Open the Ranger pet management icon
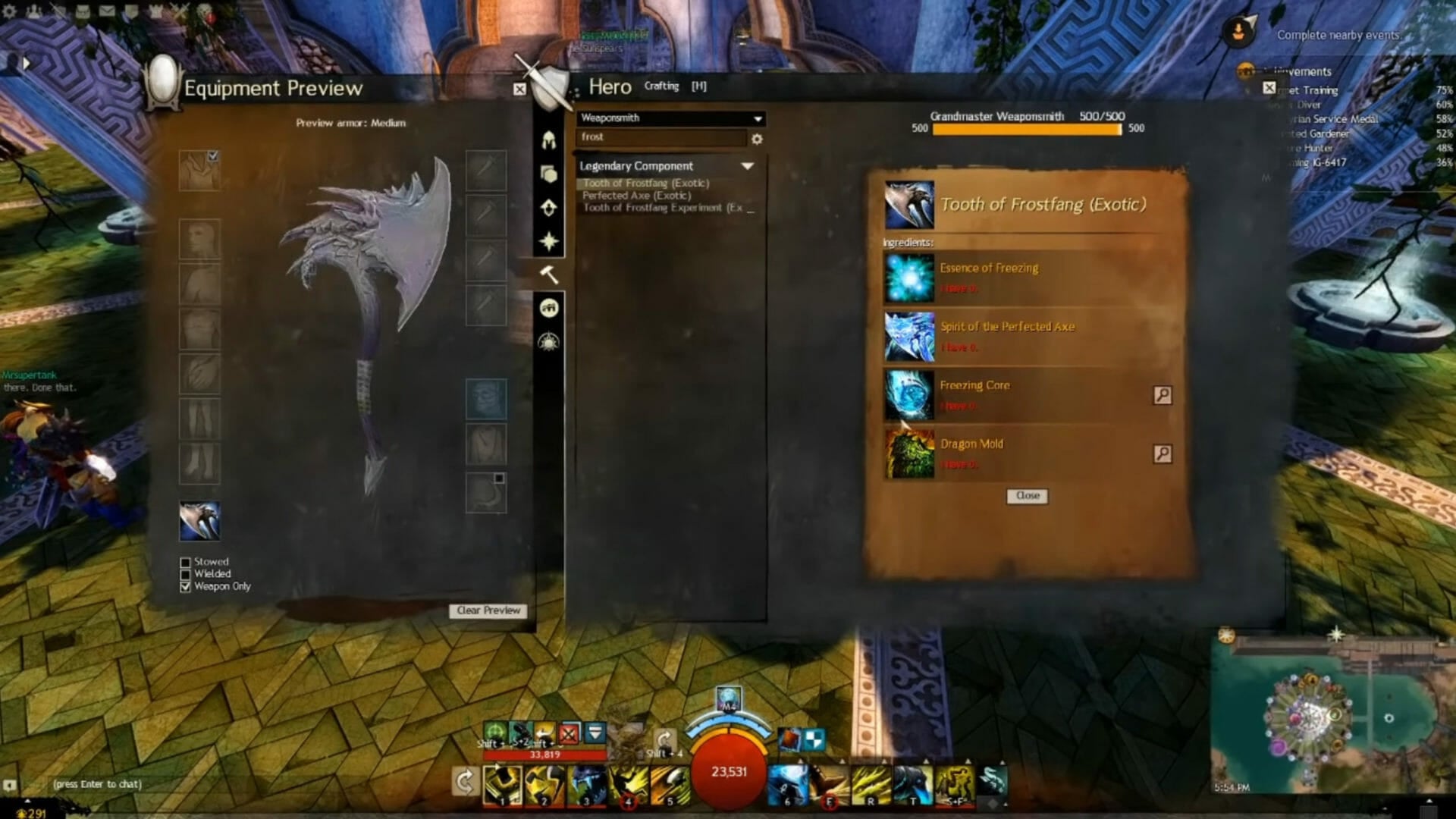Screen dimensions: 1456x819 [x=548, y=307]
